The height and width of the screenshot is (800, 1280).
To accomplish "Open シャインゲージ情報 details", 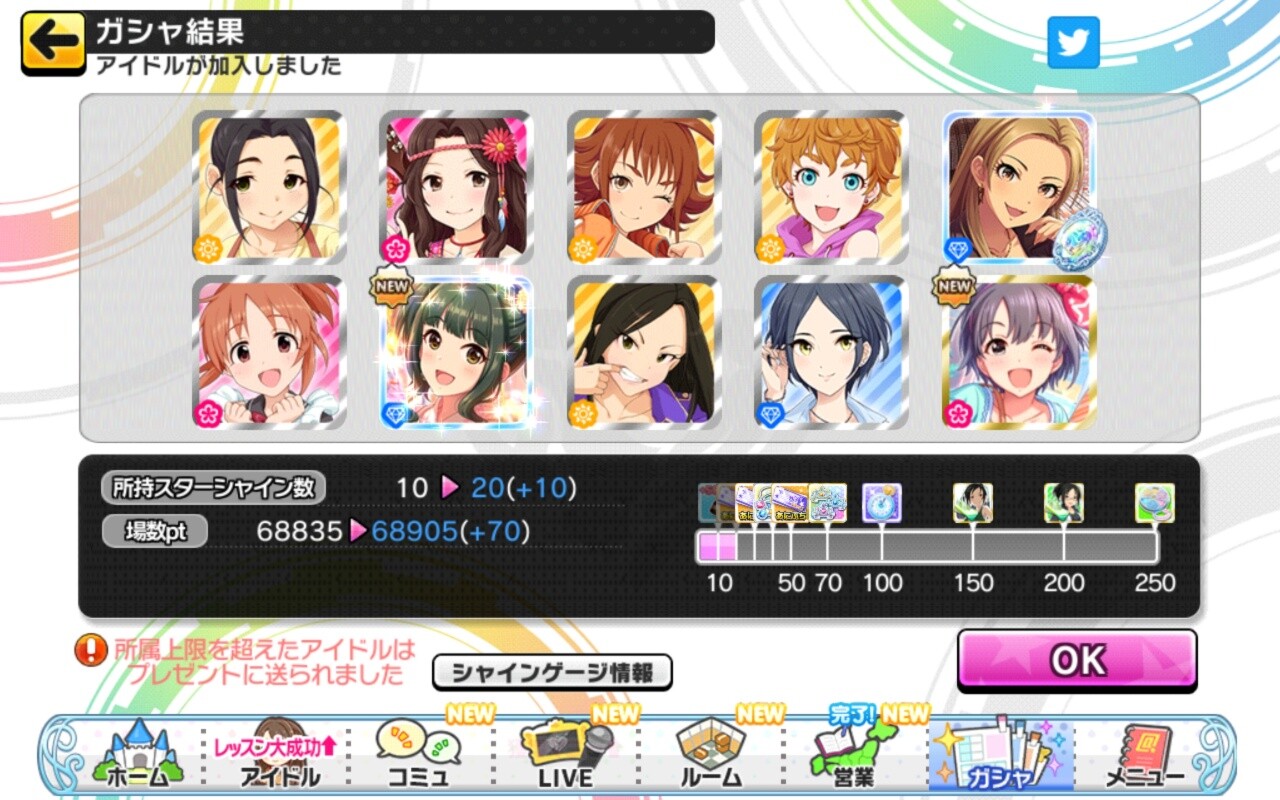I will [x=552, y=673].
